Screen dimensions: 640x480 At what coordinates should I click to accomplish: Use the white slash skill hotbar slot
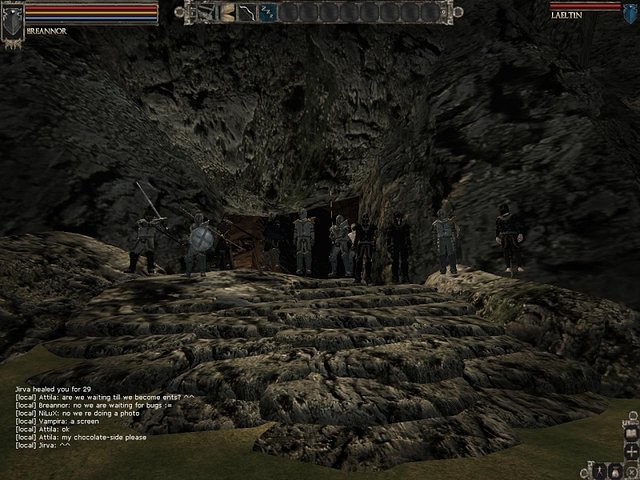248,12
